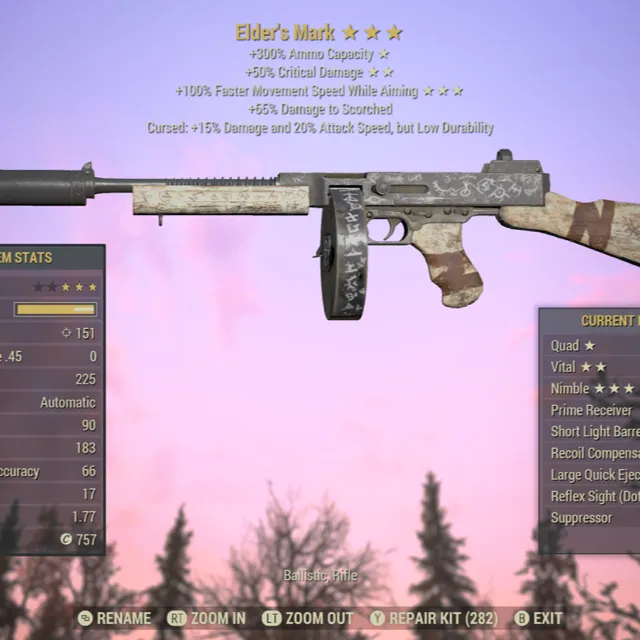Select the Rename option

pos(114,619)
